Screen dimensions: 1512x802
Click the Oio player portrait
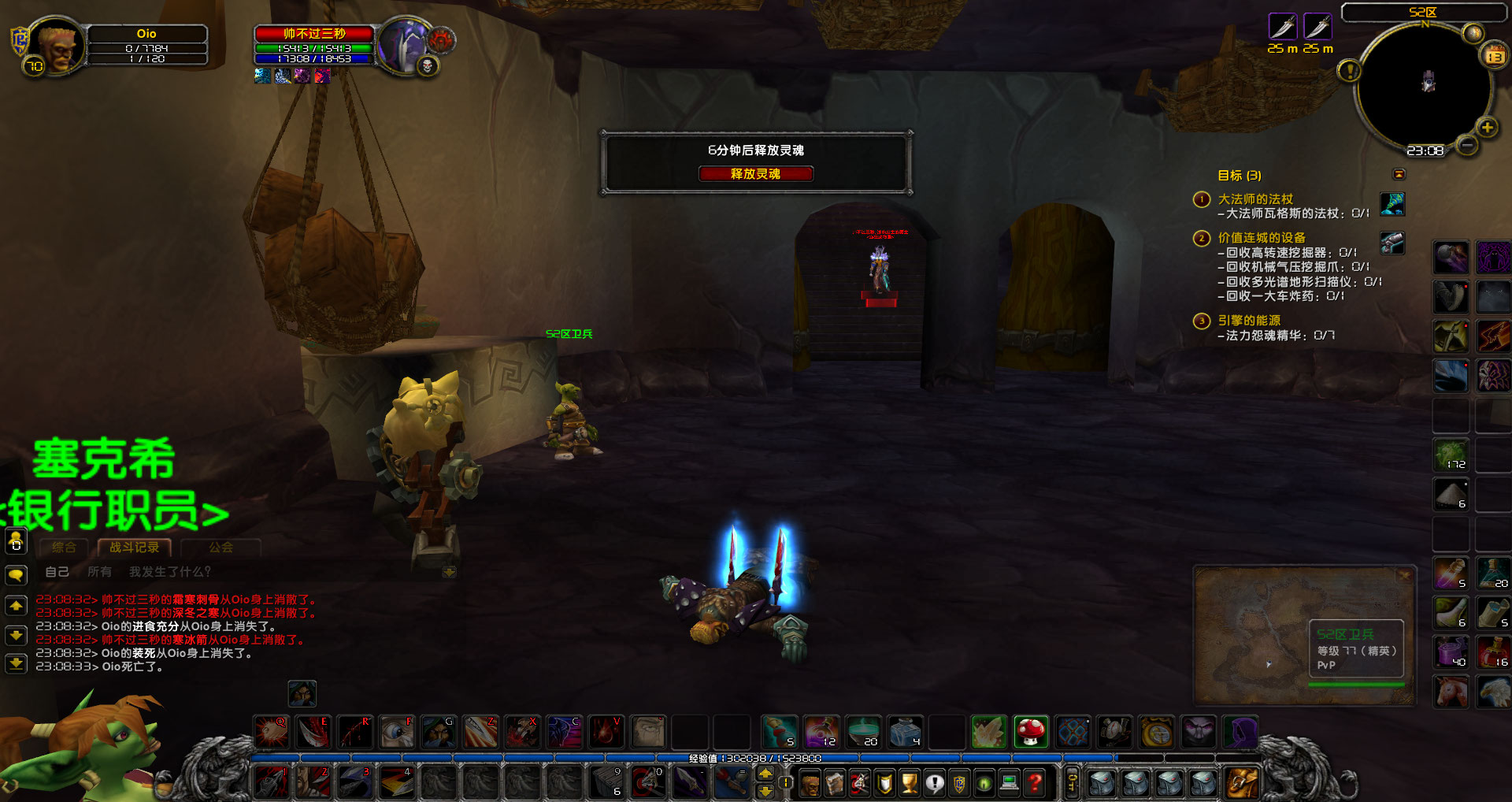[57, 47]
